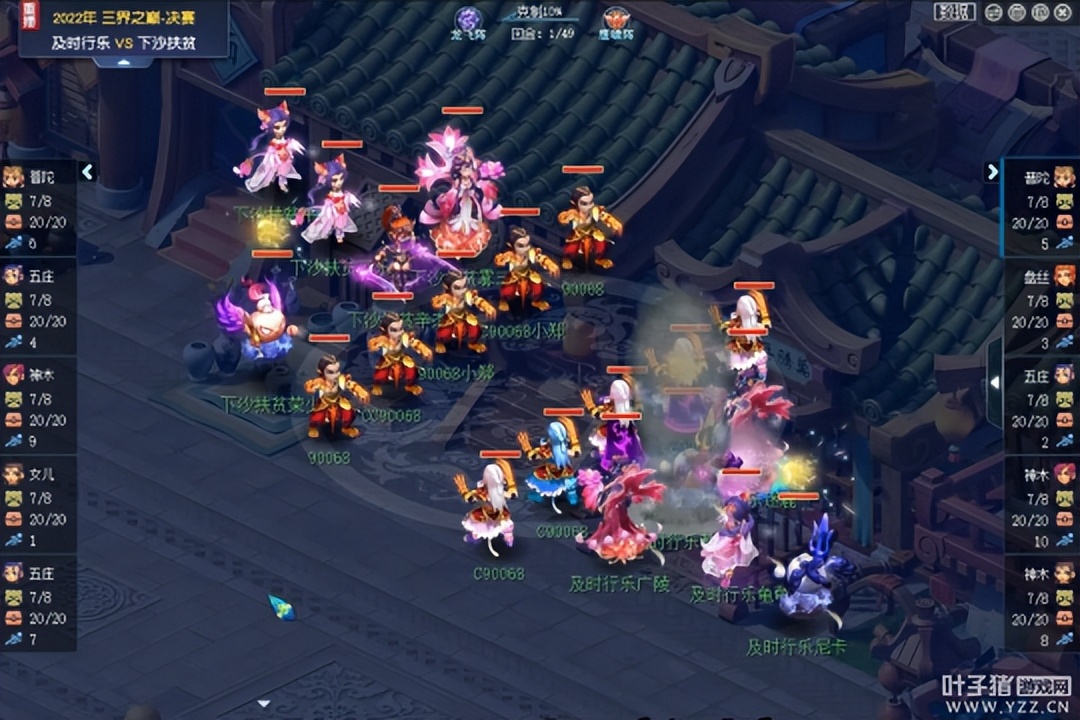Select the 龙飞阵 formation icon

point(468,20)
